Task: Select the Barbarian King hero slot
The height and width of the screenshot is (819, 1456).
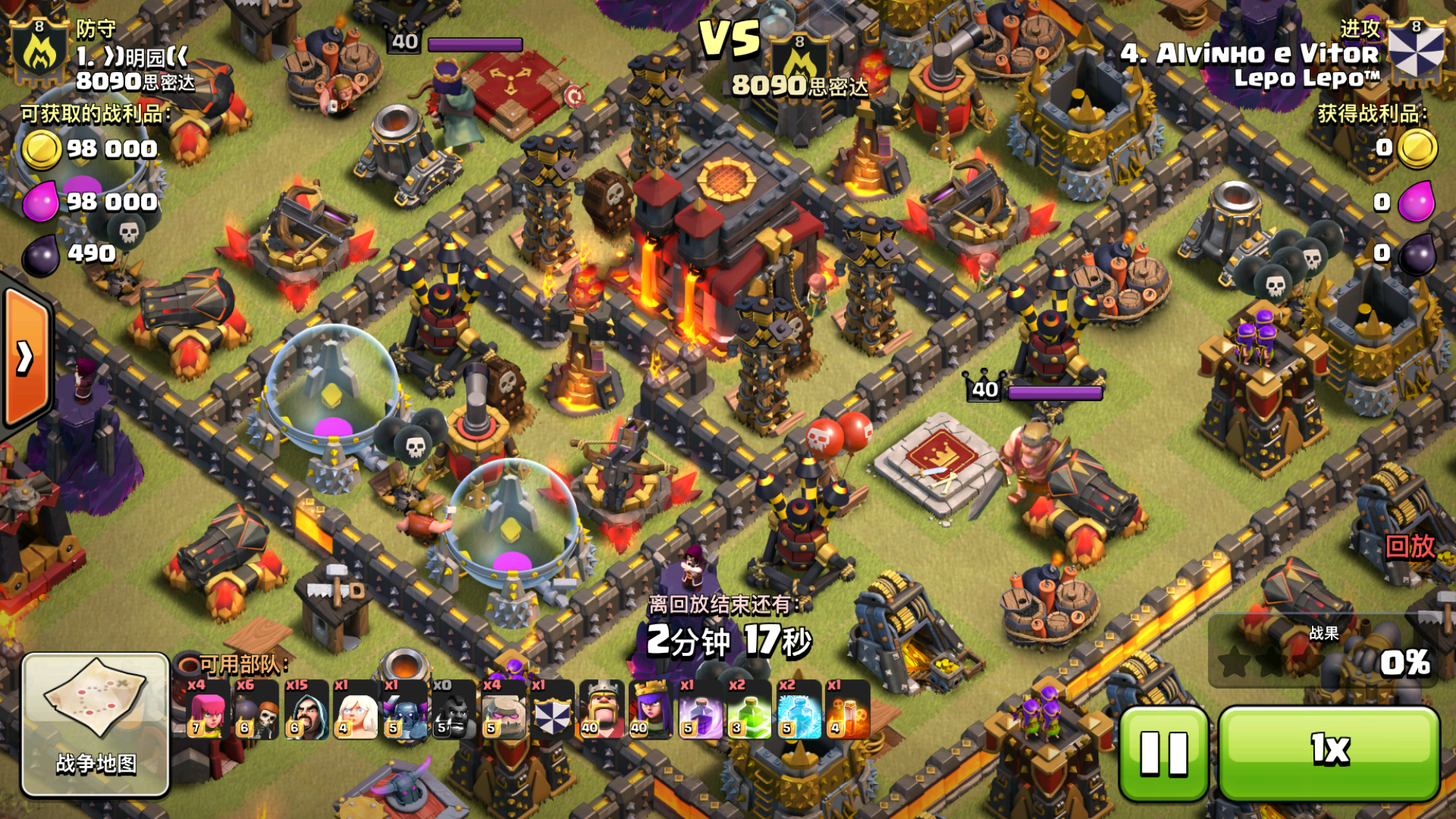Action: pyautogui.click(x=602, y=710)
